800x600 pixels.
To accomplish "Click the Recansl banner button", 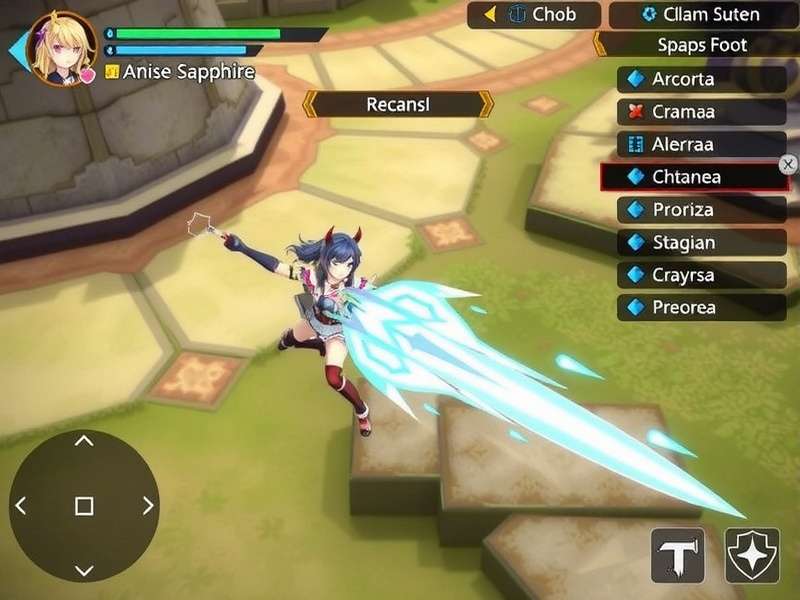I will tap(398, 104).
